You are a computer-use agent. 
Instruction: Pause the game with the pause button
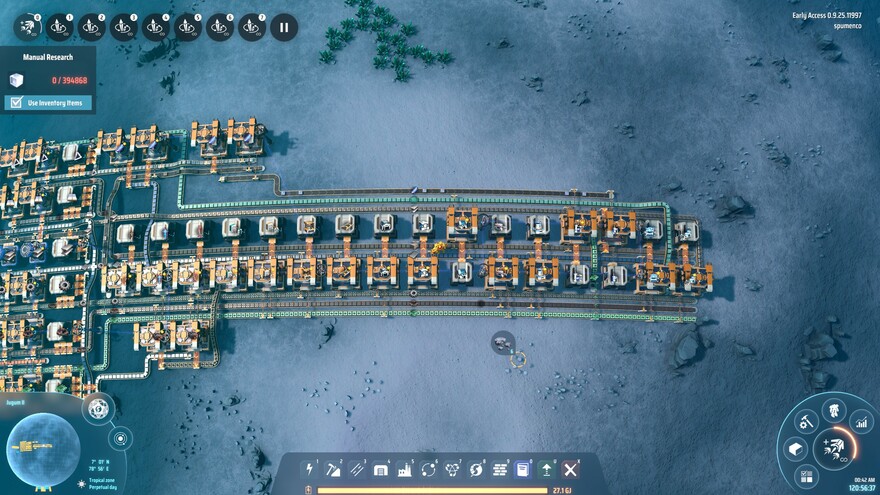tap(283, 27)
